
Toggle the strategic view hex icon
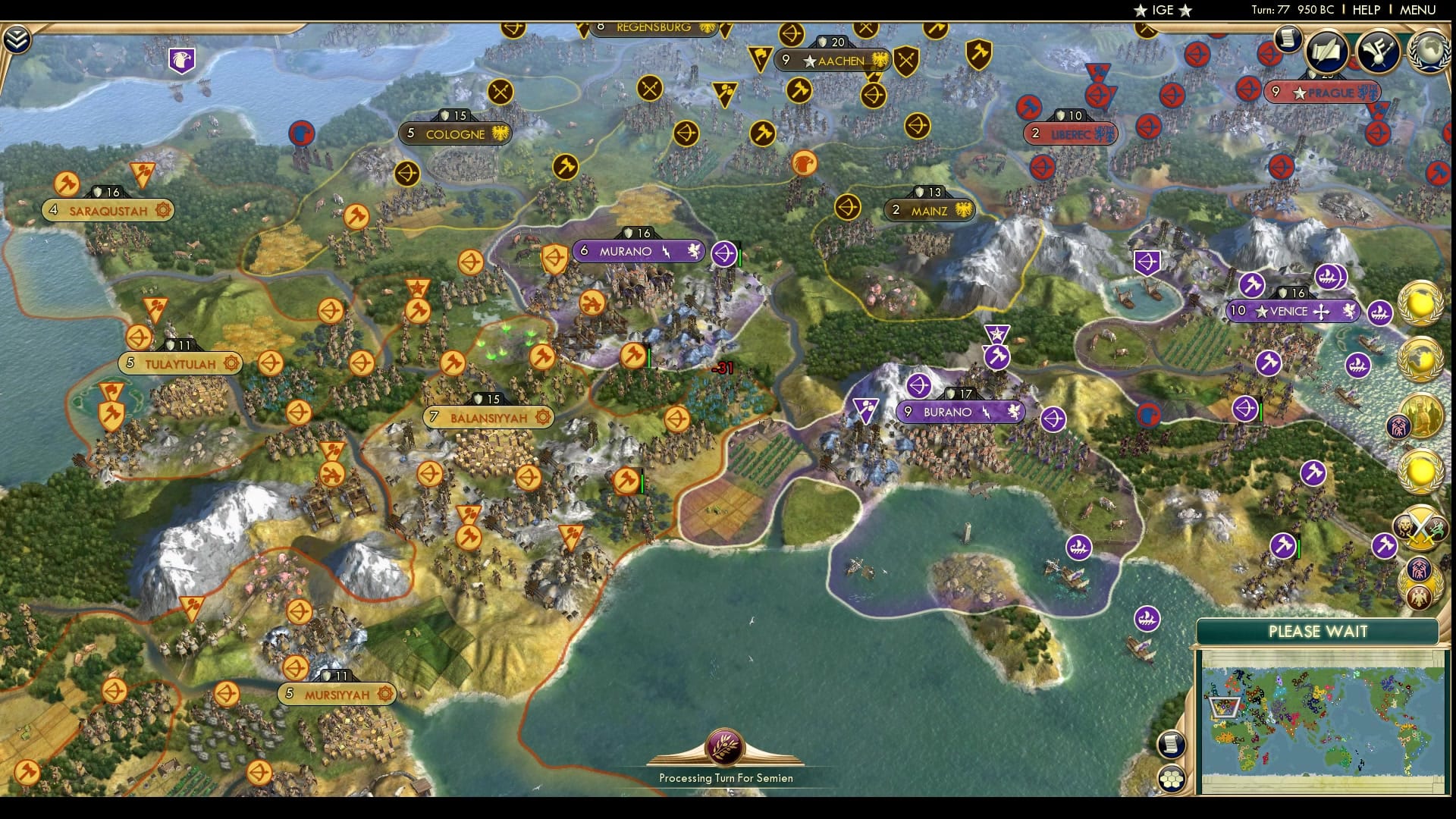pos(1171,777)
